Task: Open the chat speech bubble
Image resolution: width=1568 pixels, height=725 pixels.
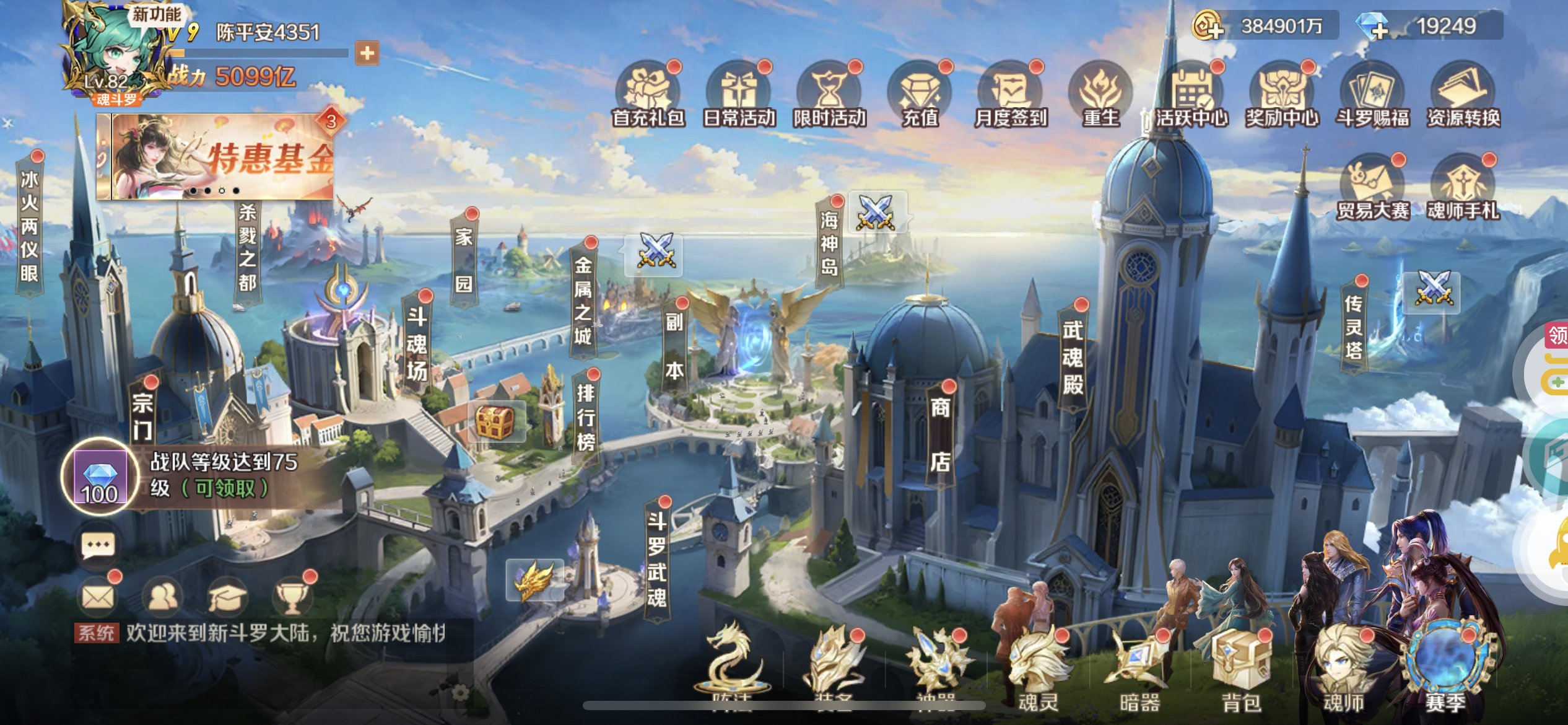Action: (x=98, y=545)
